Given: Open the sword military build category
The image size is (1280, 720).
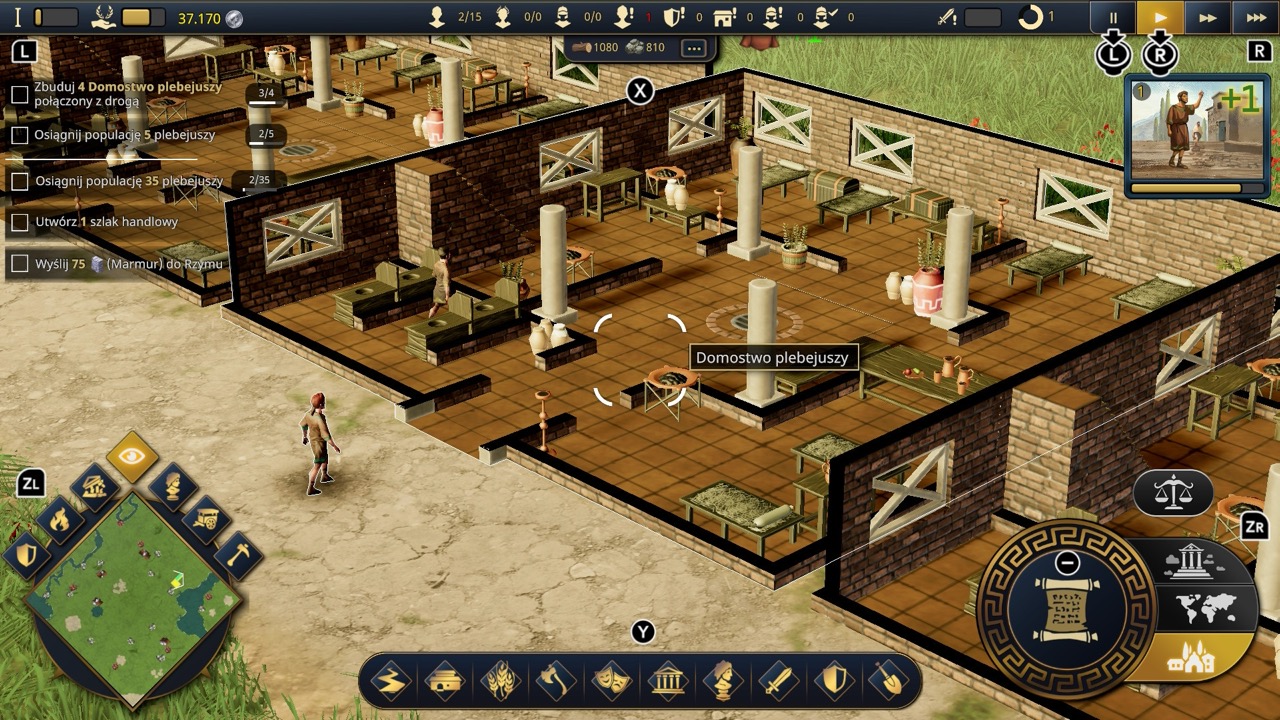Looking at the screenshot, I should pos(777,681).
